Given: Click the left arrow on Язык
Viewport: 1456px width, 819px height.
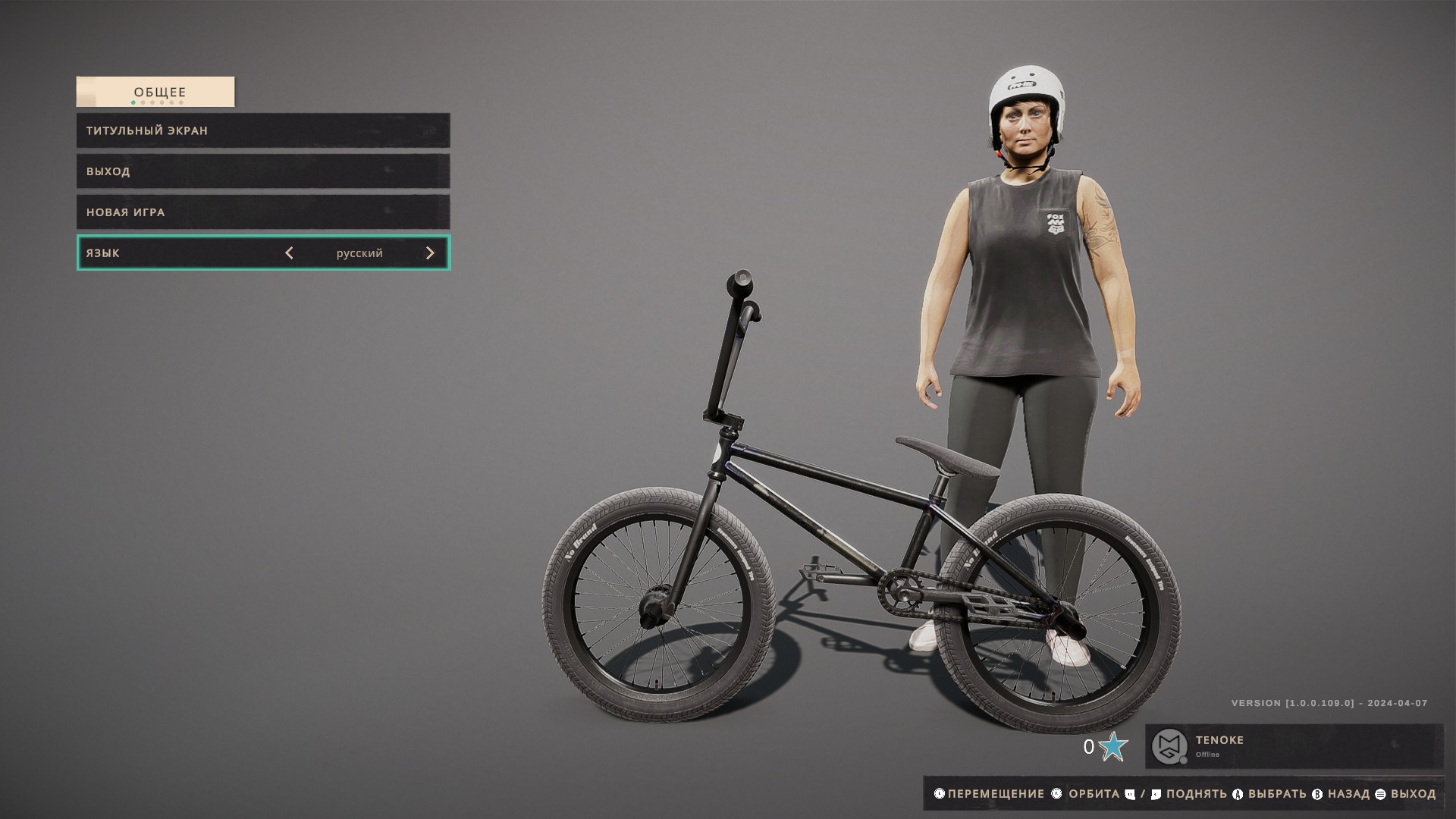Looking at the screenshot, I should click(x=289, y=253).
